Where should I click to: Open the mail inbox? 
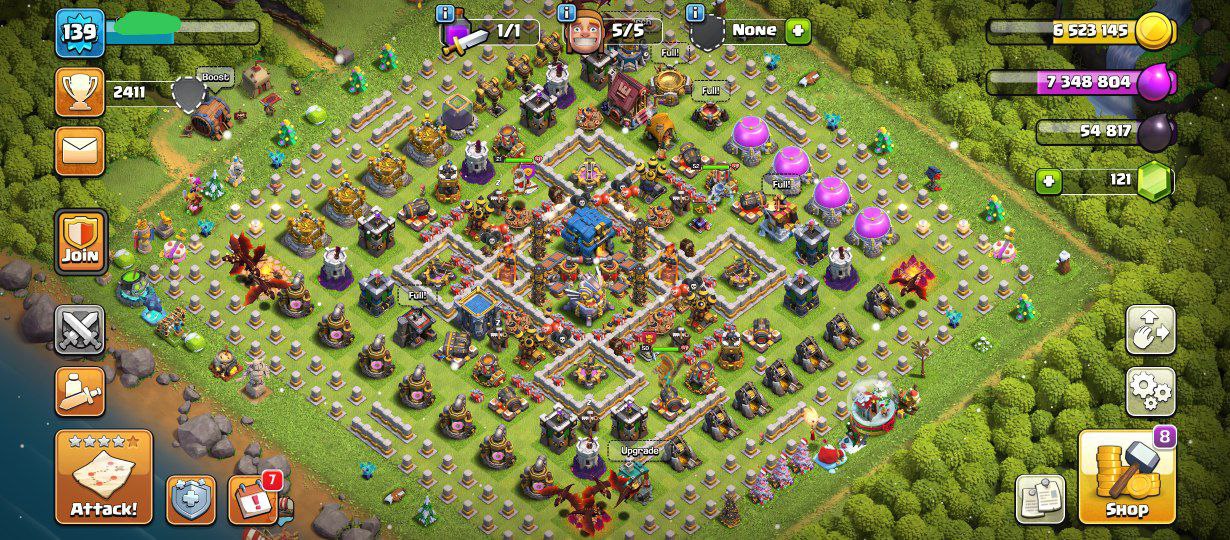point(80,151)
